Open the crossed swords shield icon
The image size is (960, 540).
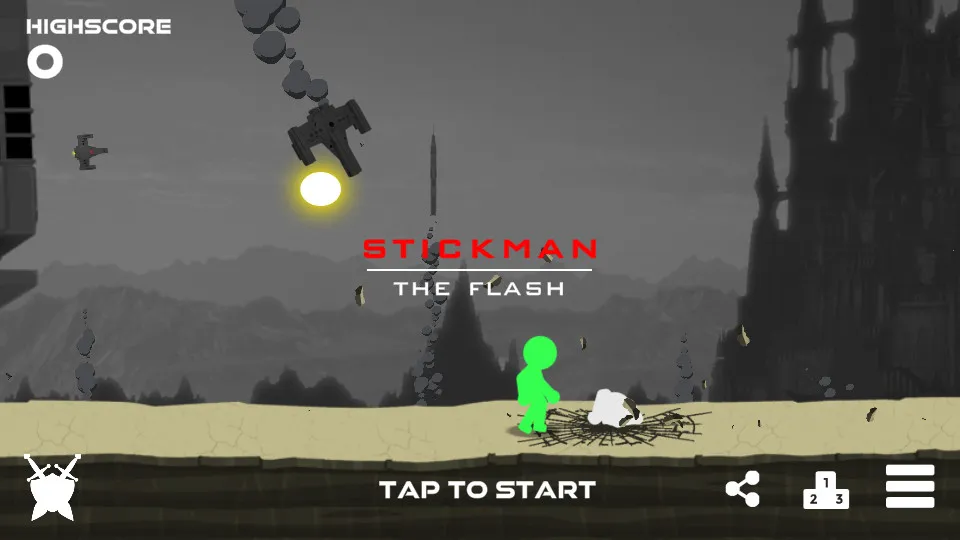(51, 487)
